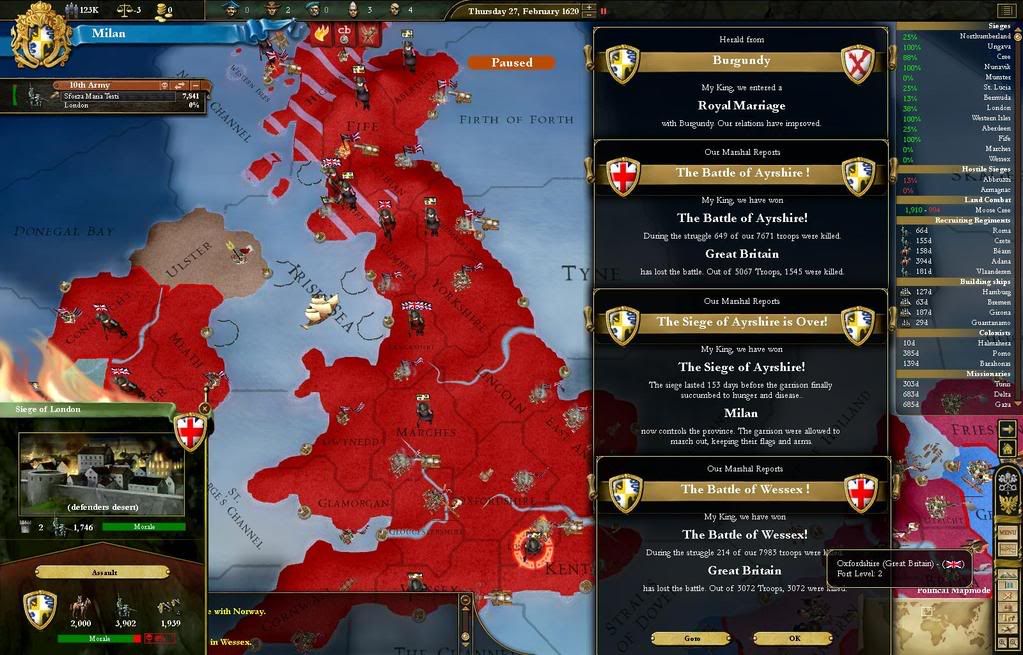Click the flame alert icon

click(322, 32)
